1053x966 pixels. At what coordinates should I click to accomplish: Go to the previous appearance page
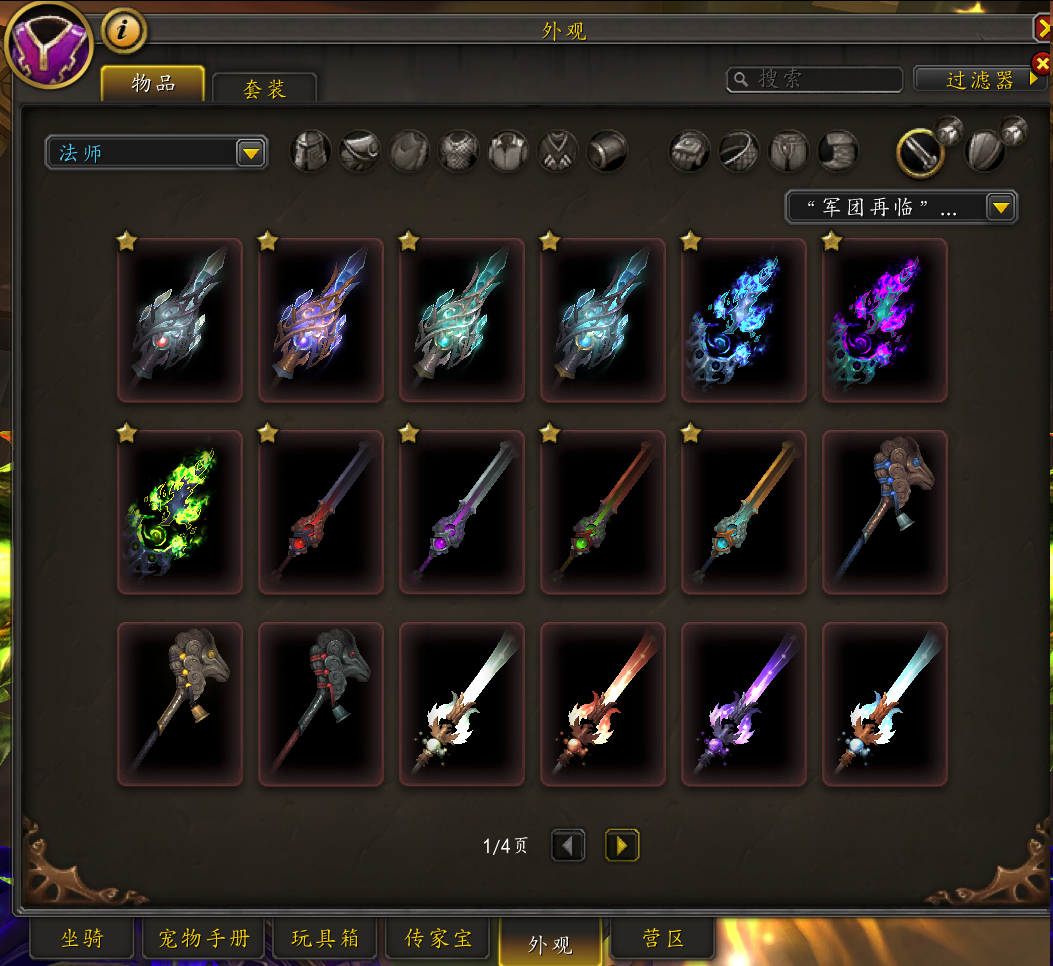click(568, 846)
